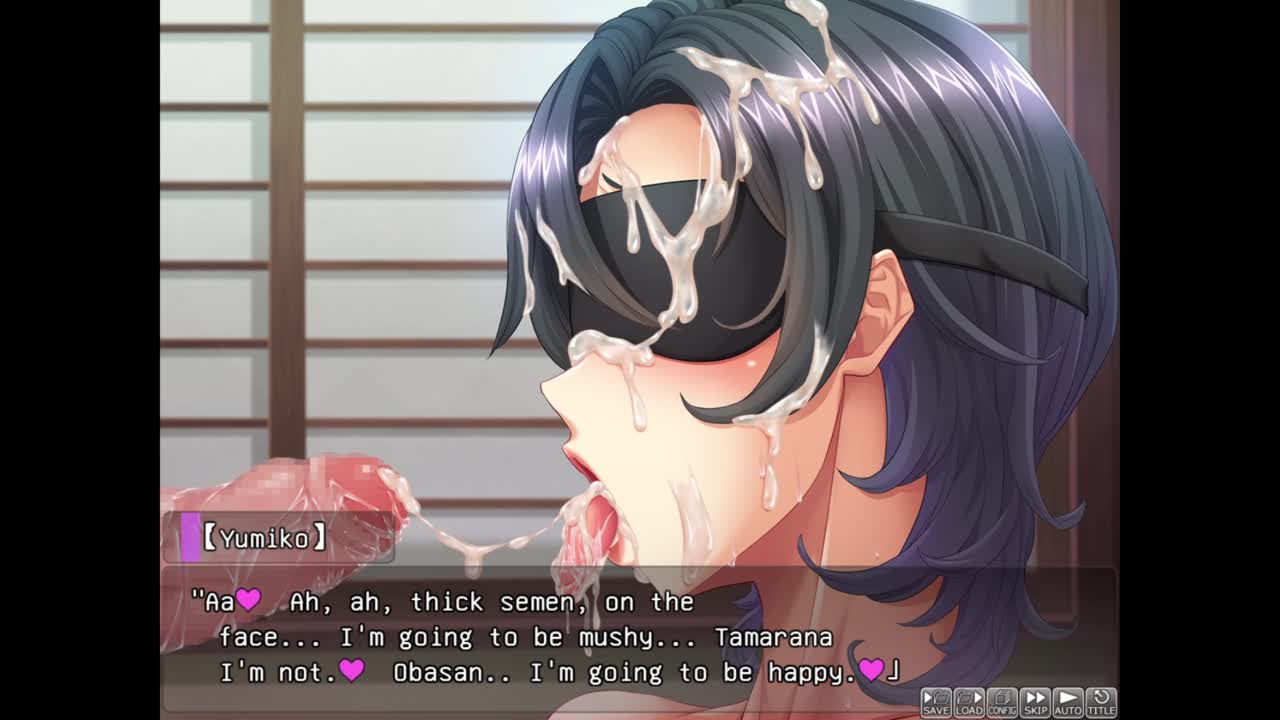Return to the Title screen
1280x720 pixels.
point(1101,702)
